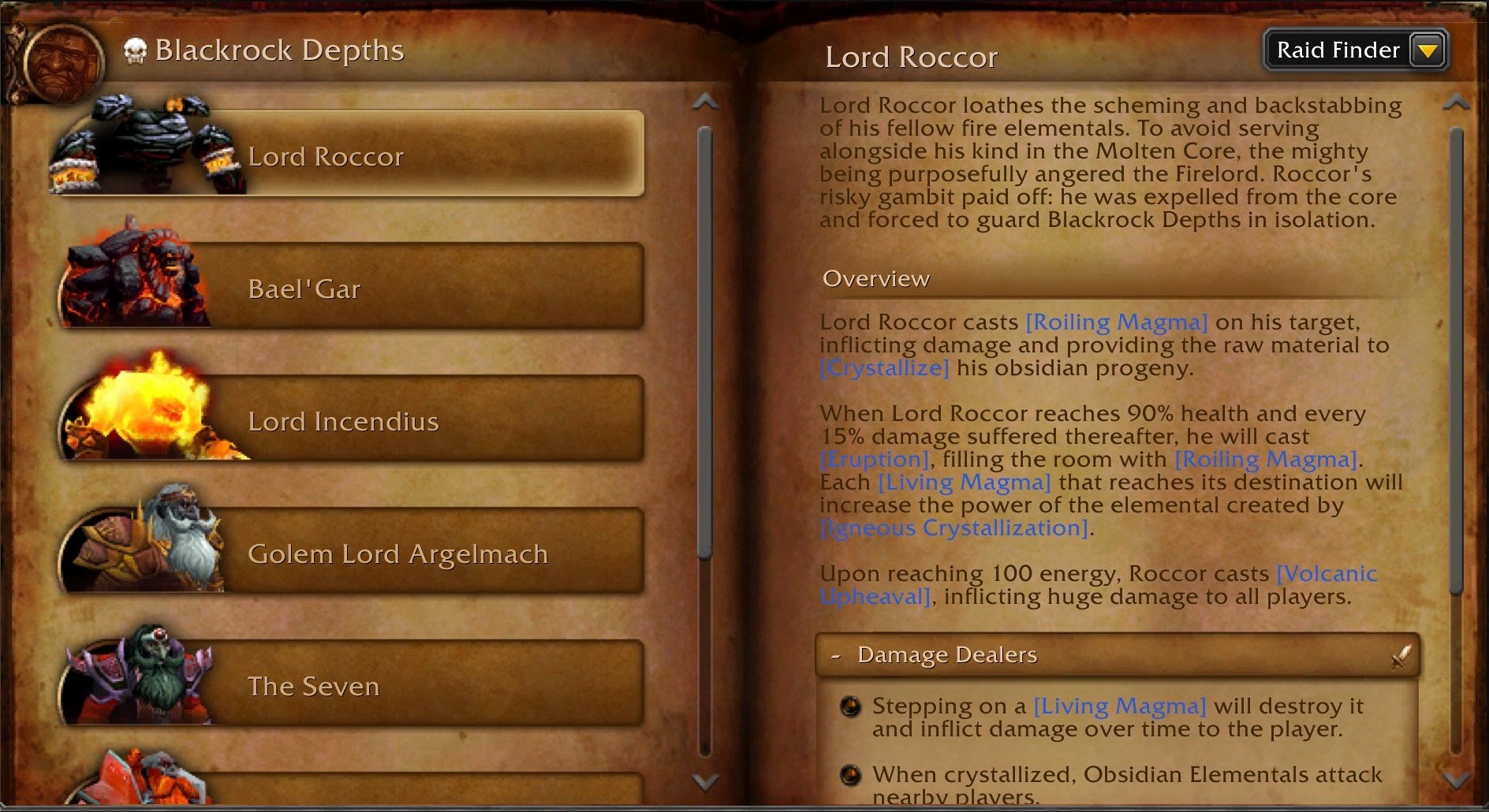Click the Blackrock Depths dungeon portrait icon
The width and height of the screenshot is (1489, 812).
pos(63,63)
